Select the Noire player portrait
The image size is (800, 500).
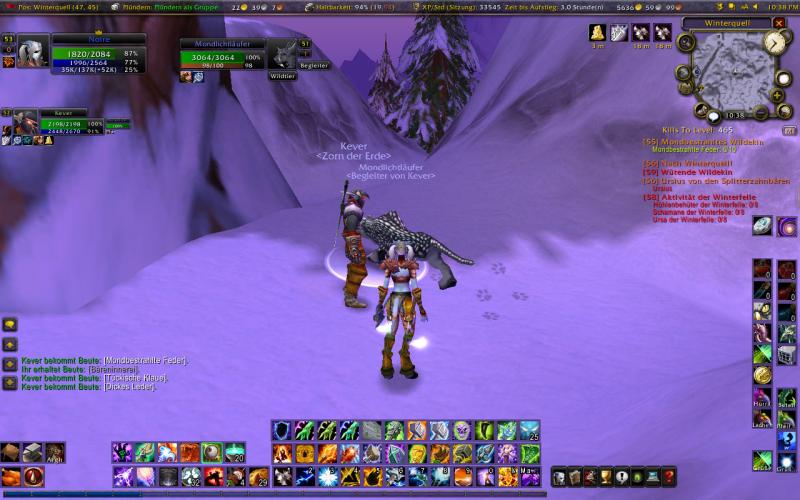point(31,52)
